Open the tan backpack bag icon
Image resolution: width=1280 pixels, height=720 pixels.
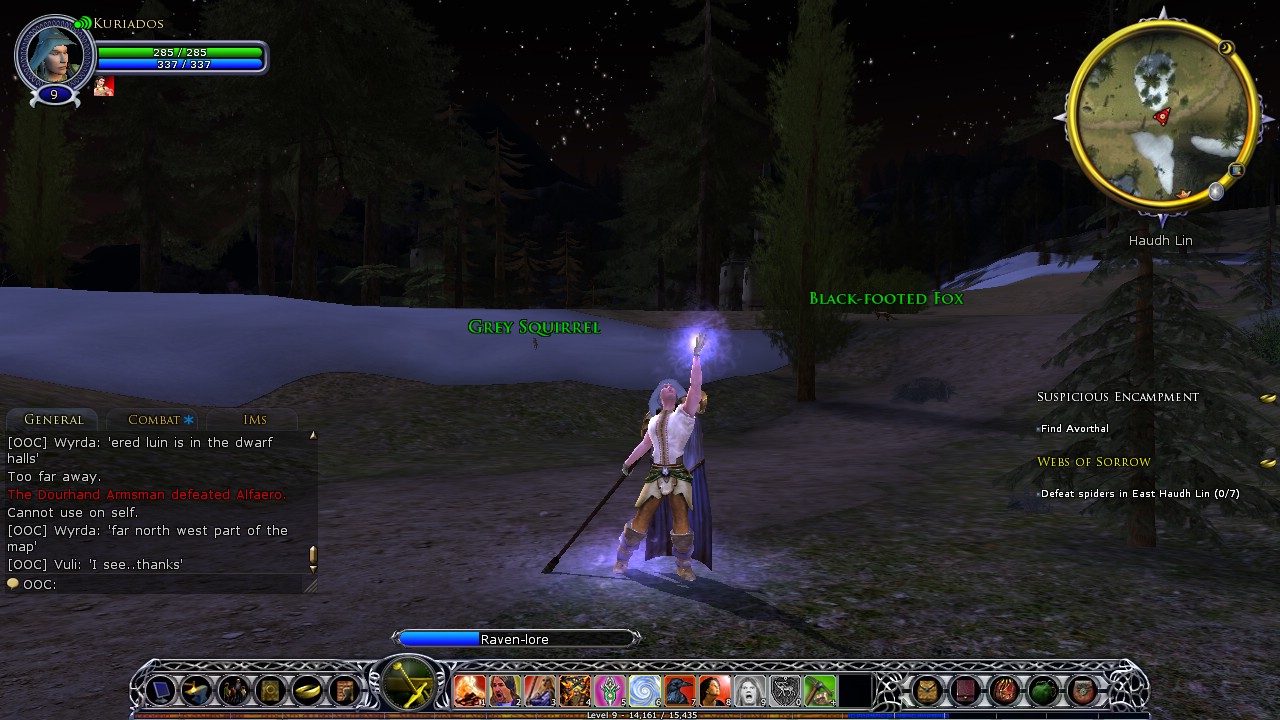coord(927,690)
